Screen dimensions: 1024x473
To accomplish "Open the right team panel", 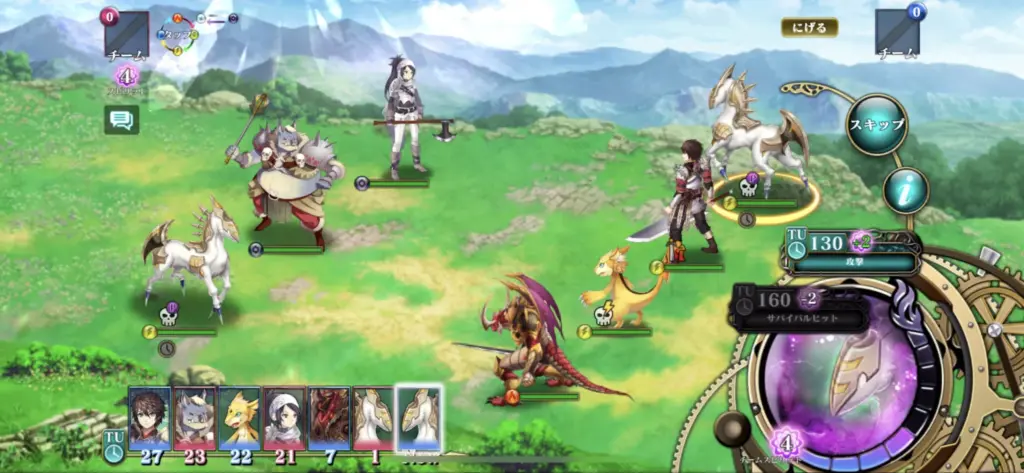I will point(897,34).
